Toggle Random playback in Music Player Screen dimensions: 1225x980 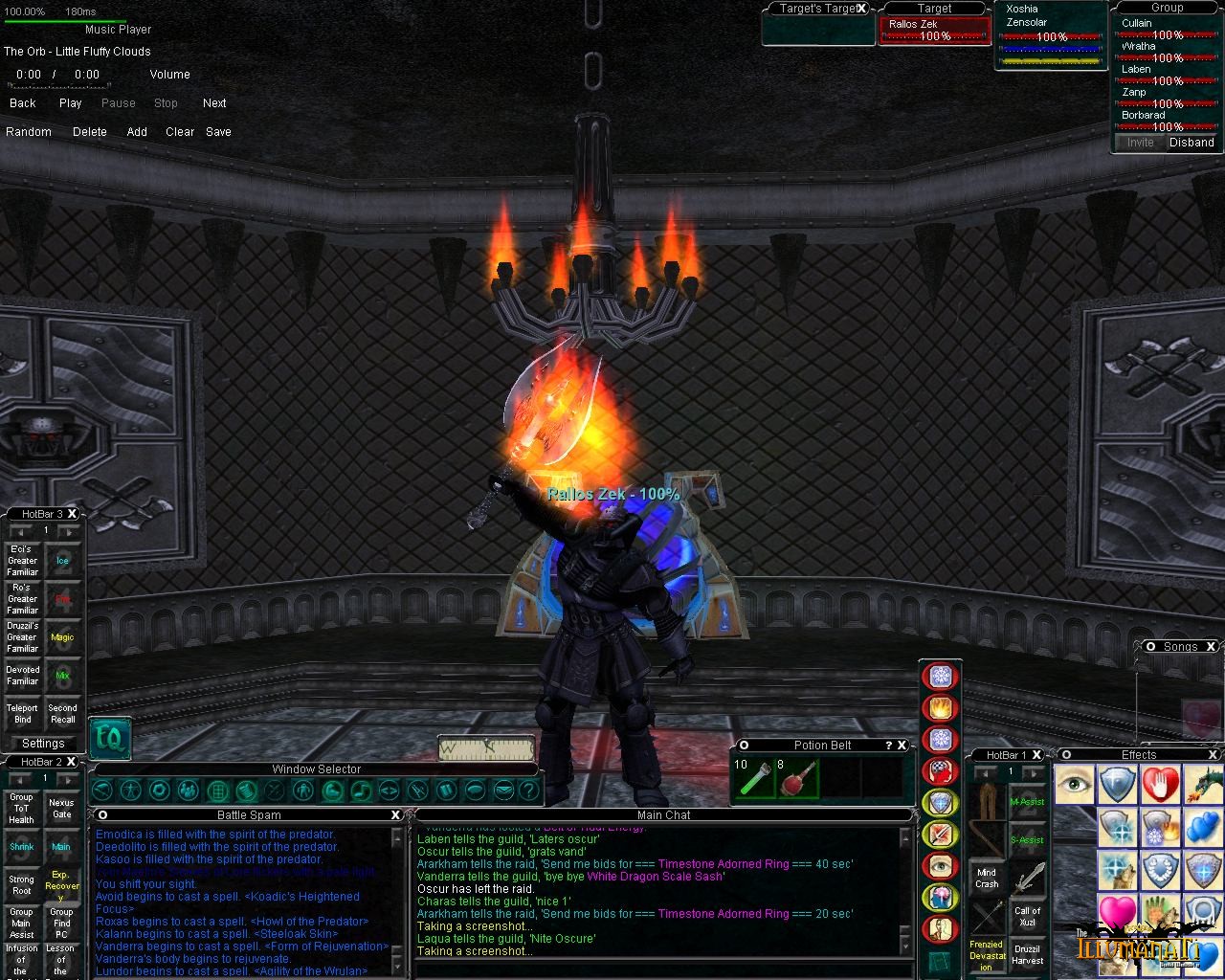coord(29,132)
